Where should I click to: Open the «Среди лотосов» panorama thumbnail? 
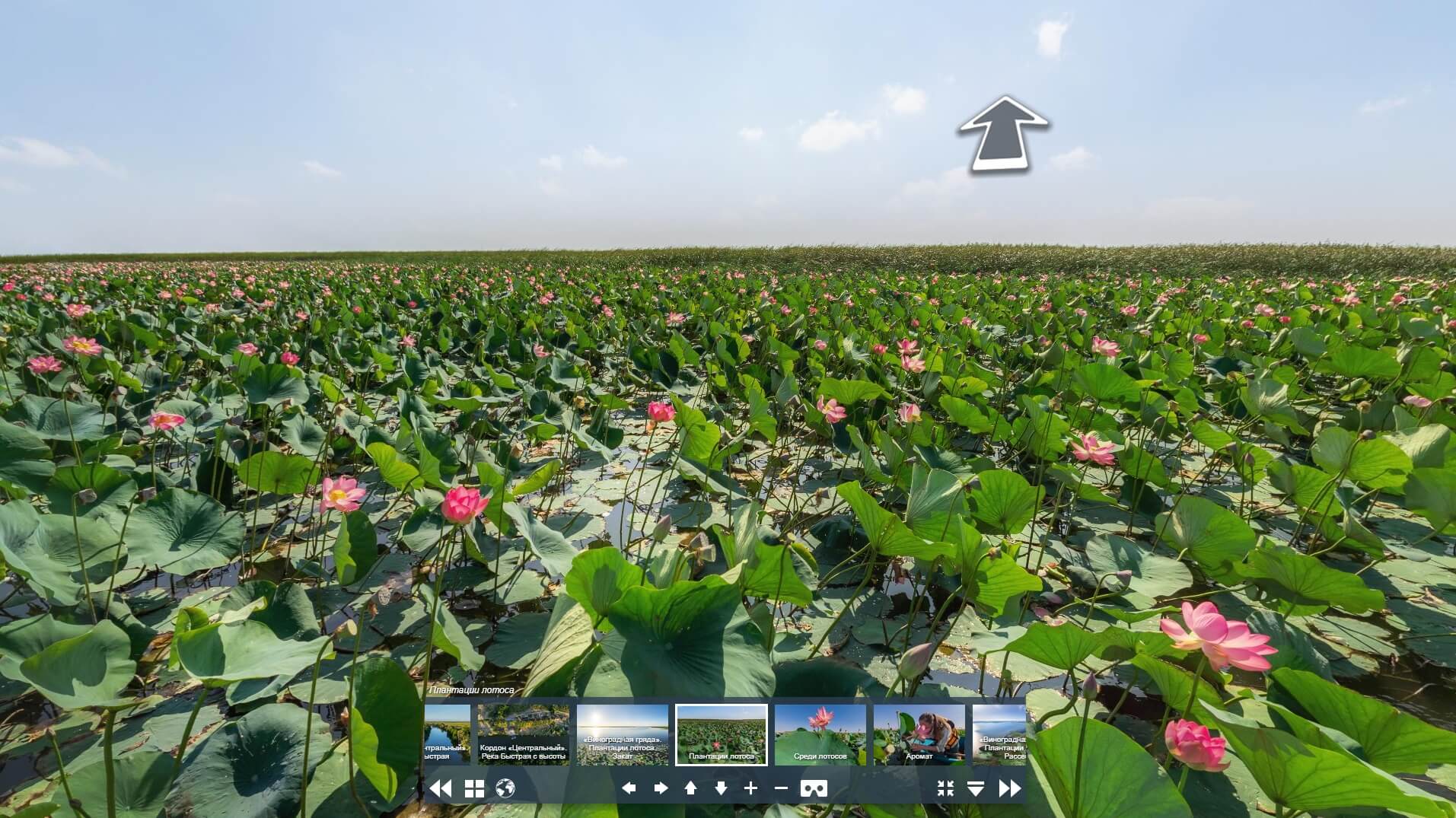820,734
